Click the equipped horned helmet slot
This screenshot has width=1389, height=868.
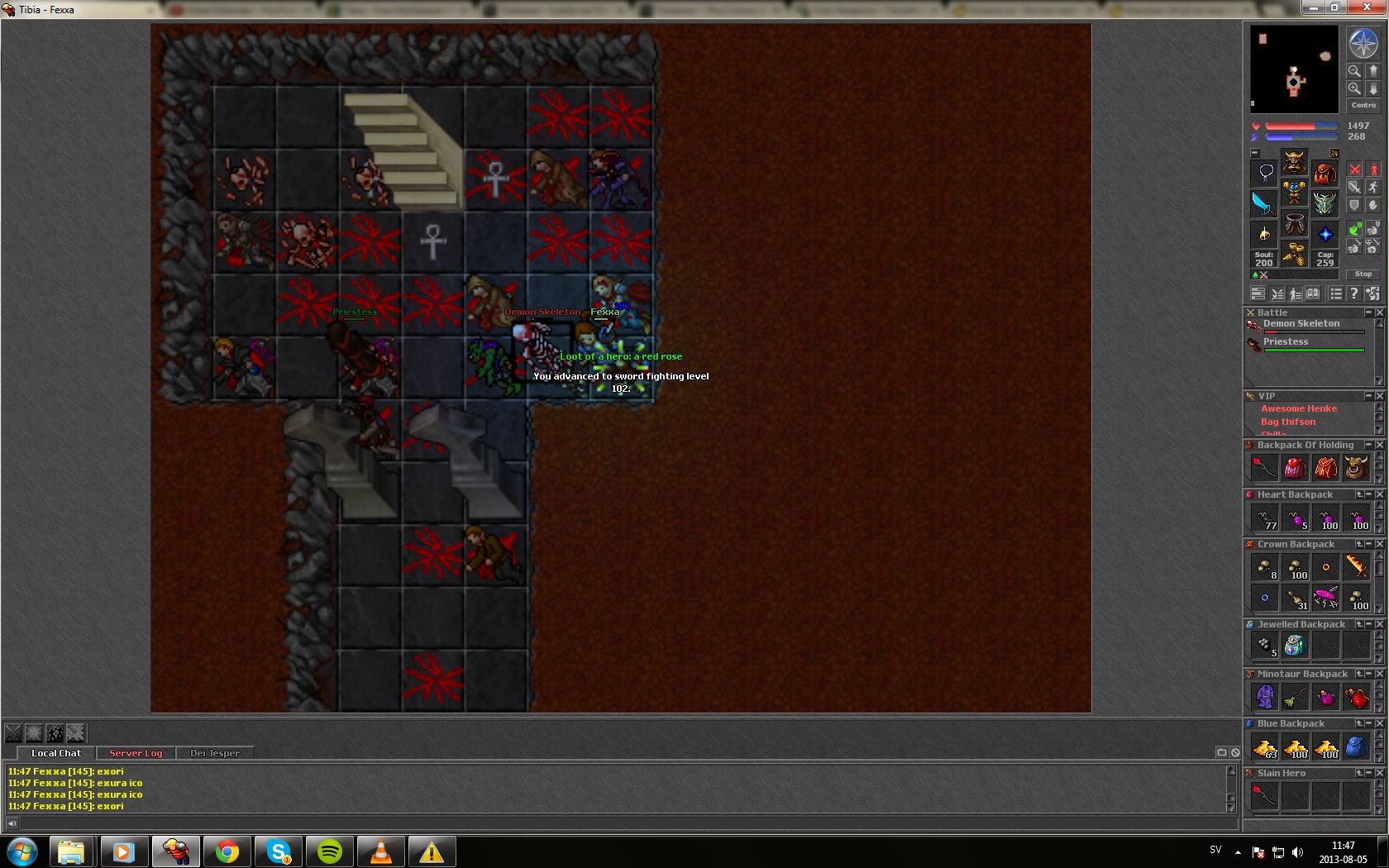[x=1294, y=161]
